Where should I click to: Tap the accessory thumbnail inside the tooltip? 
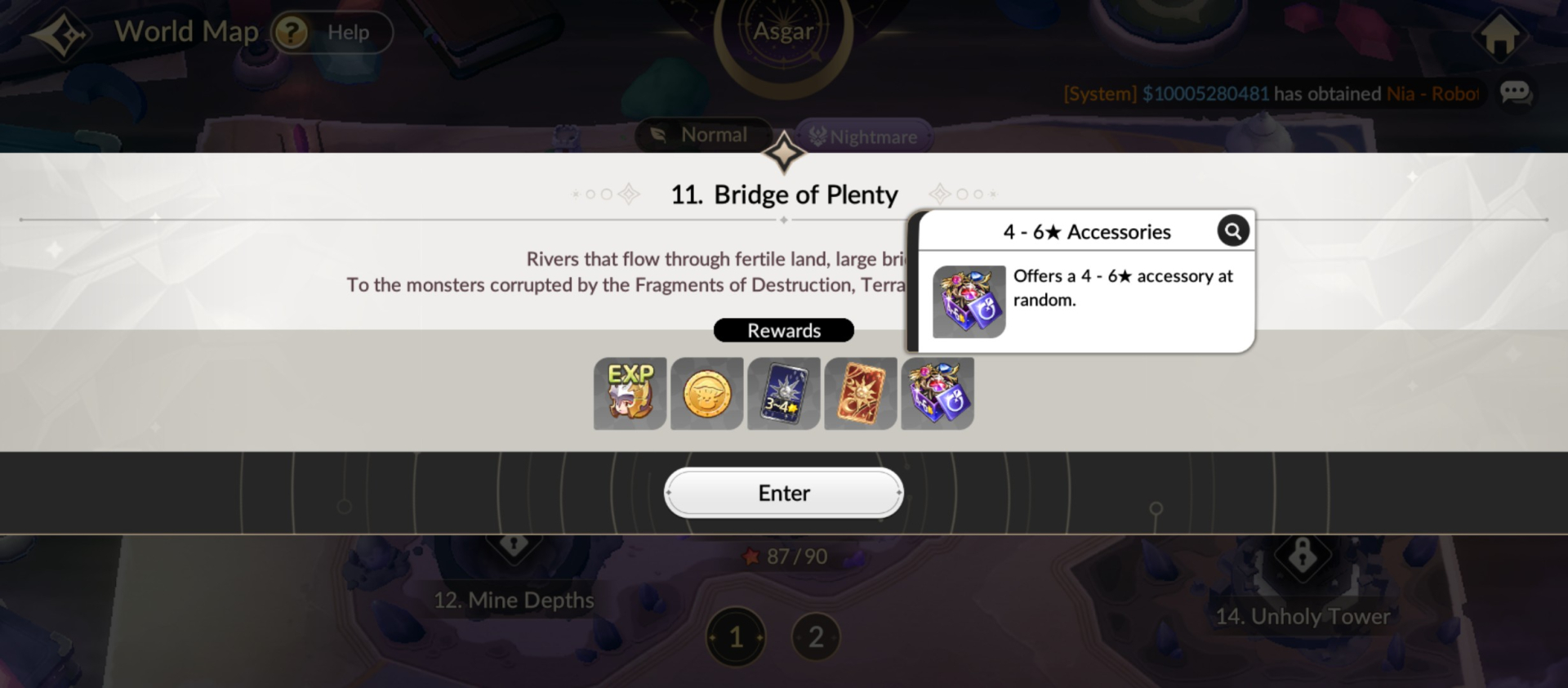click(968, 302)
